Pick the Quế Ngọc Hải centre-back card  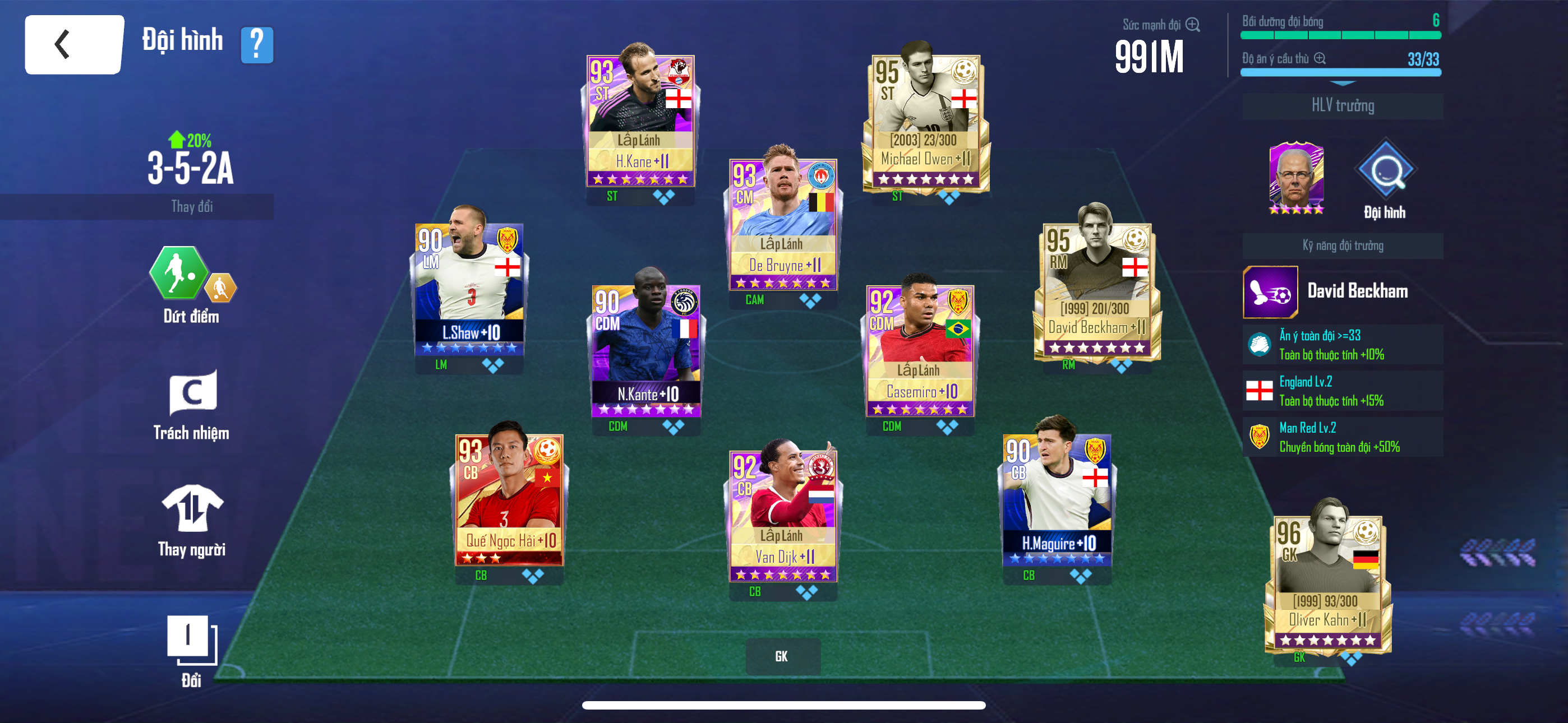(509, 499)
